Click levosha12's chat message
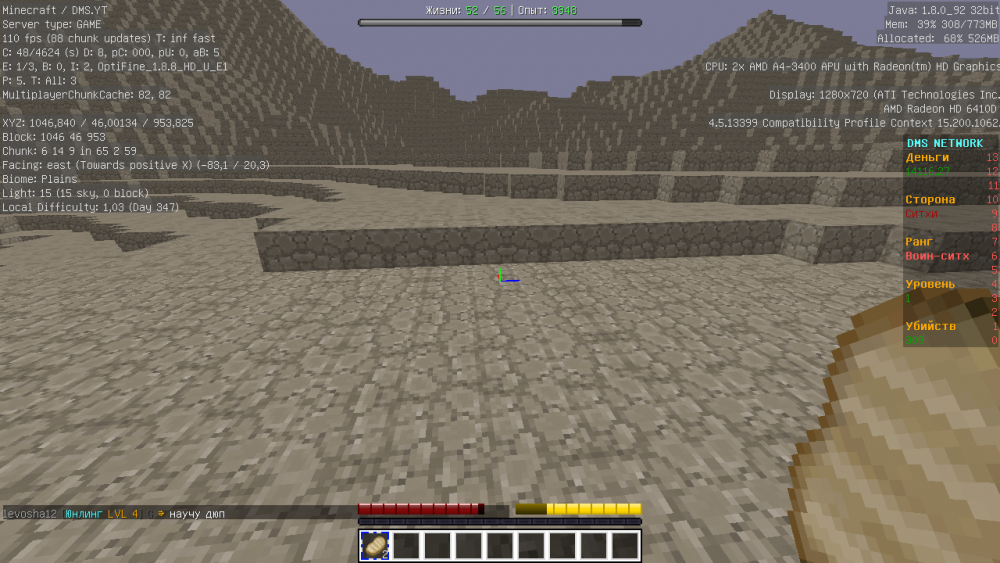The height and width of the screenshot is (563, 1000). click(x=196, y=514)
